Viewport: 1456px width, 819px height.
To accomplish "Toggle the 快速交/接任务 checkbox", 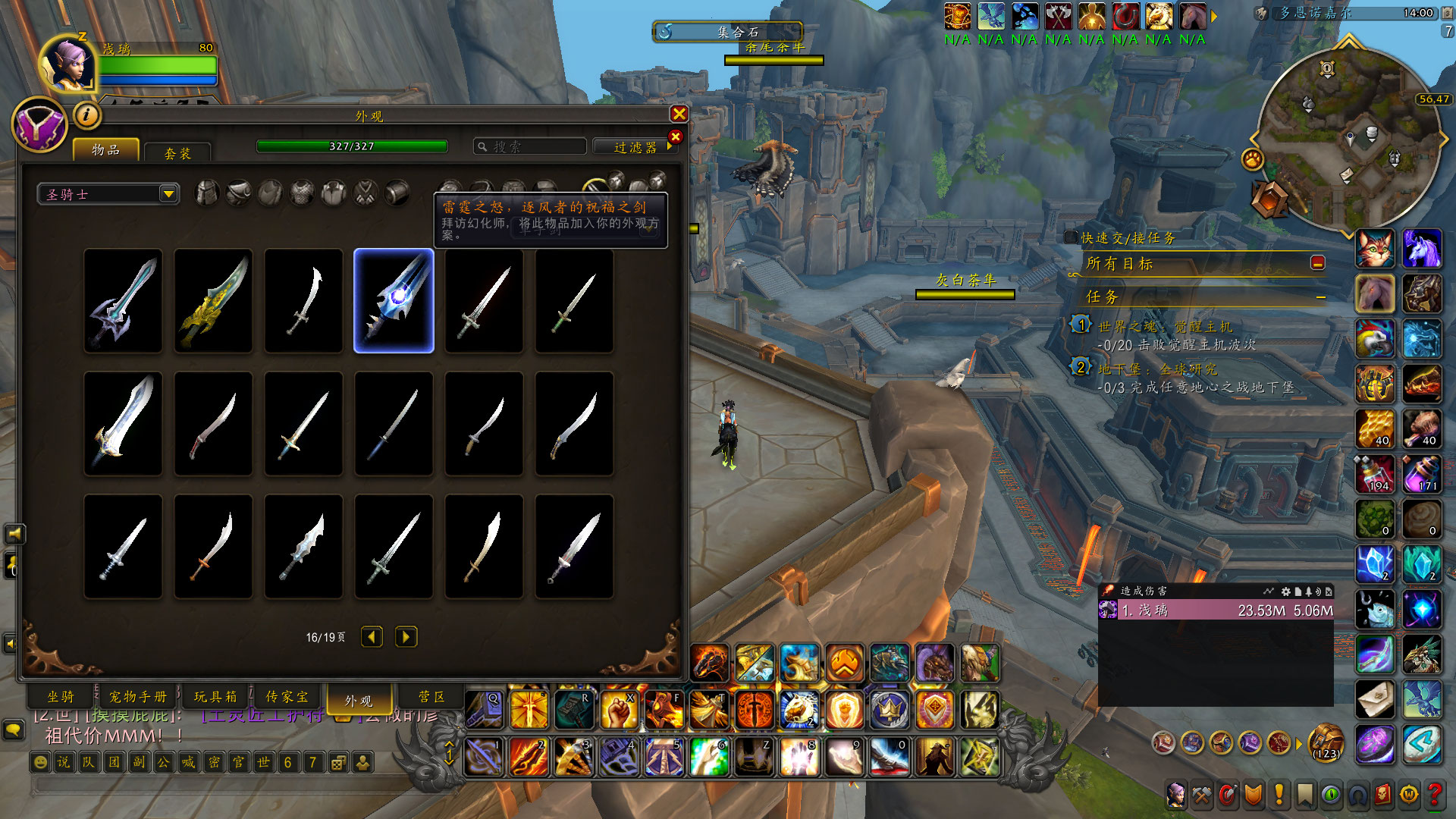I will tap(1071, 237).
